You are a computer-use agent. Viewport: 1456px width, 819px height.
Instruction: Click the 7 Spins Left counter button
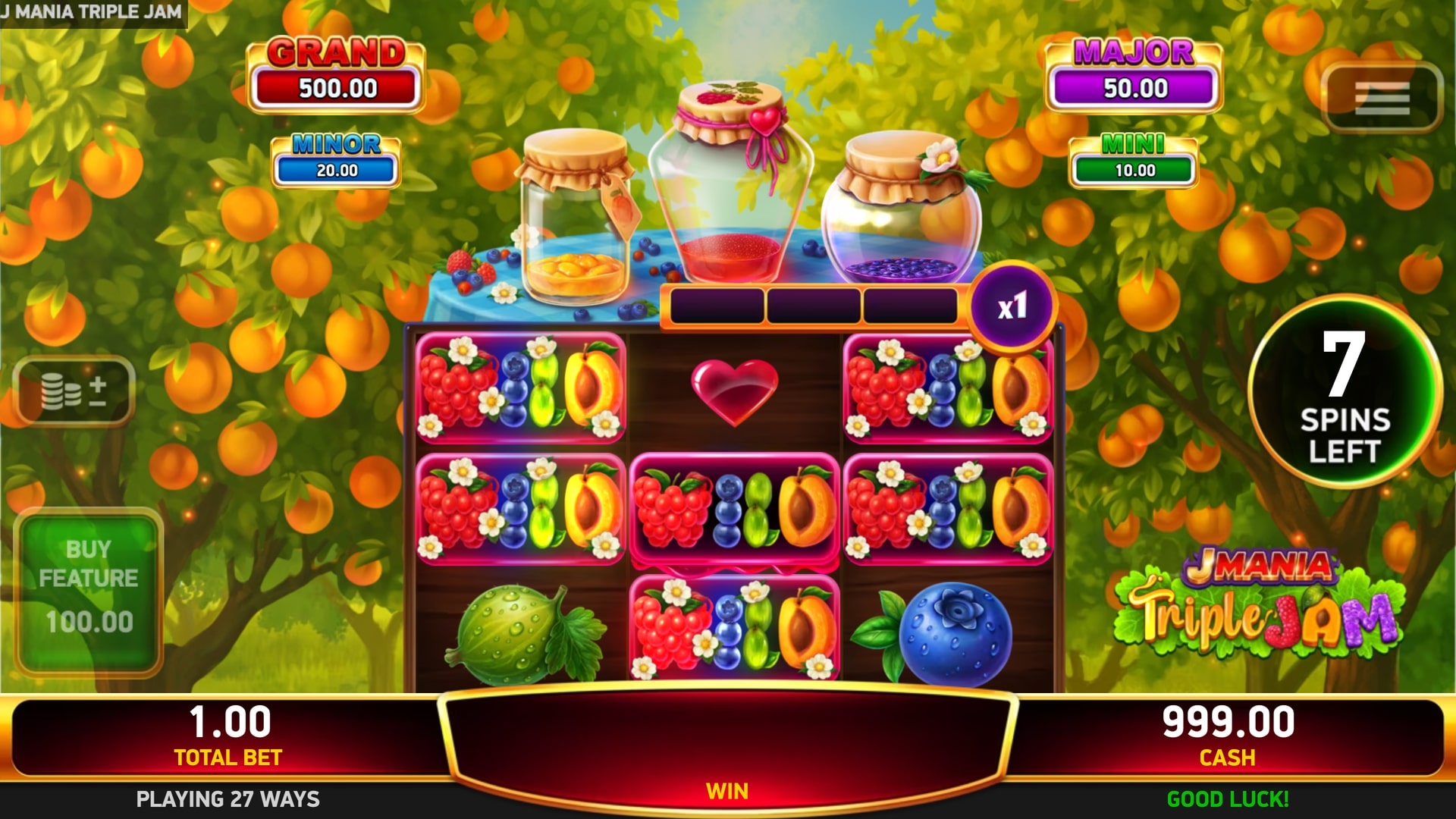[x=1345, y=393]
